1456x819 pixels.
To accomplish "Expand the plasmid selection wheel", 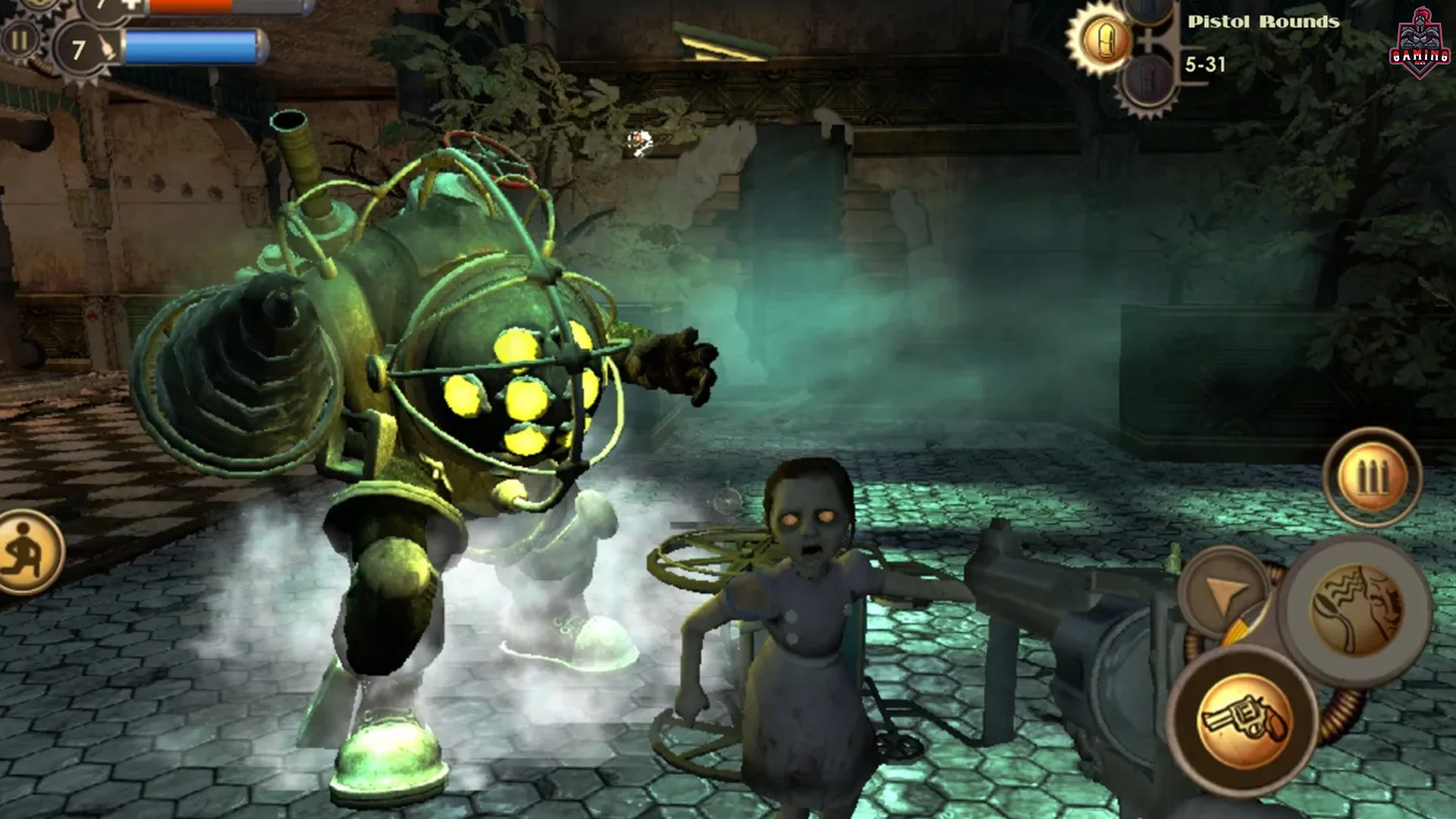I will coord(1357,607).
